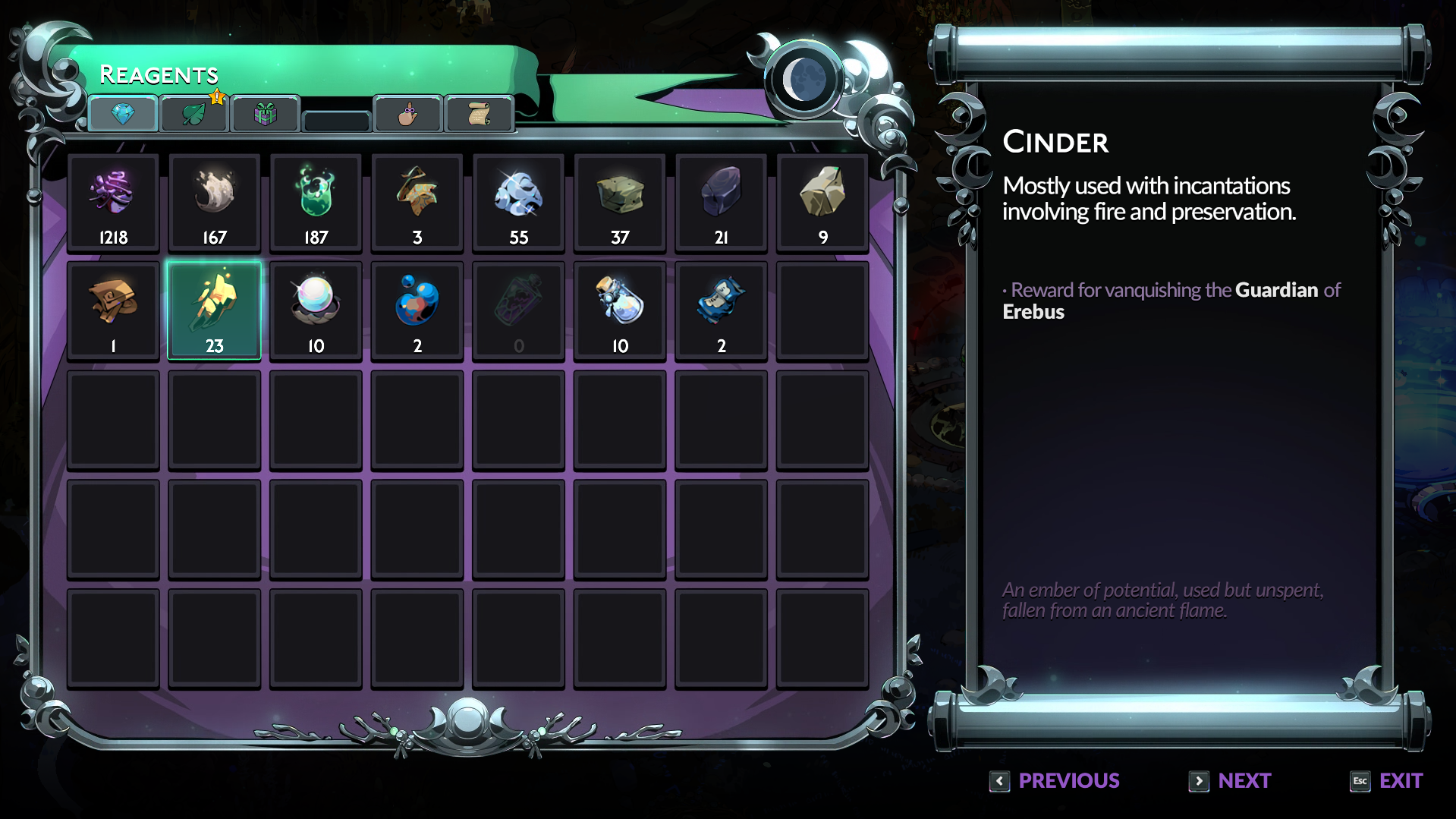The image size is (1456, 819).
Task: Choose the pearl in shell slot
Action: click(316, 310)
